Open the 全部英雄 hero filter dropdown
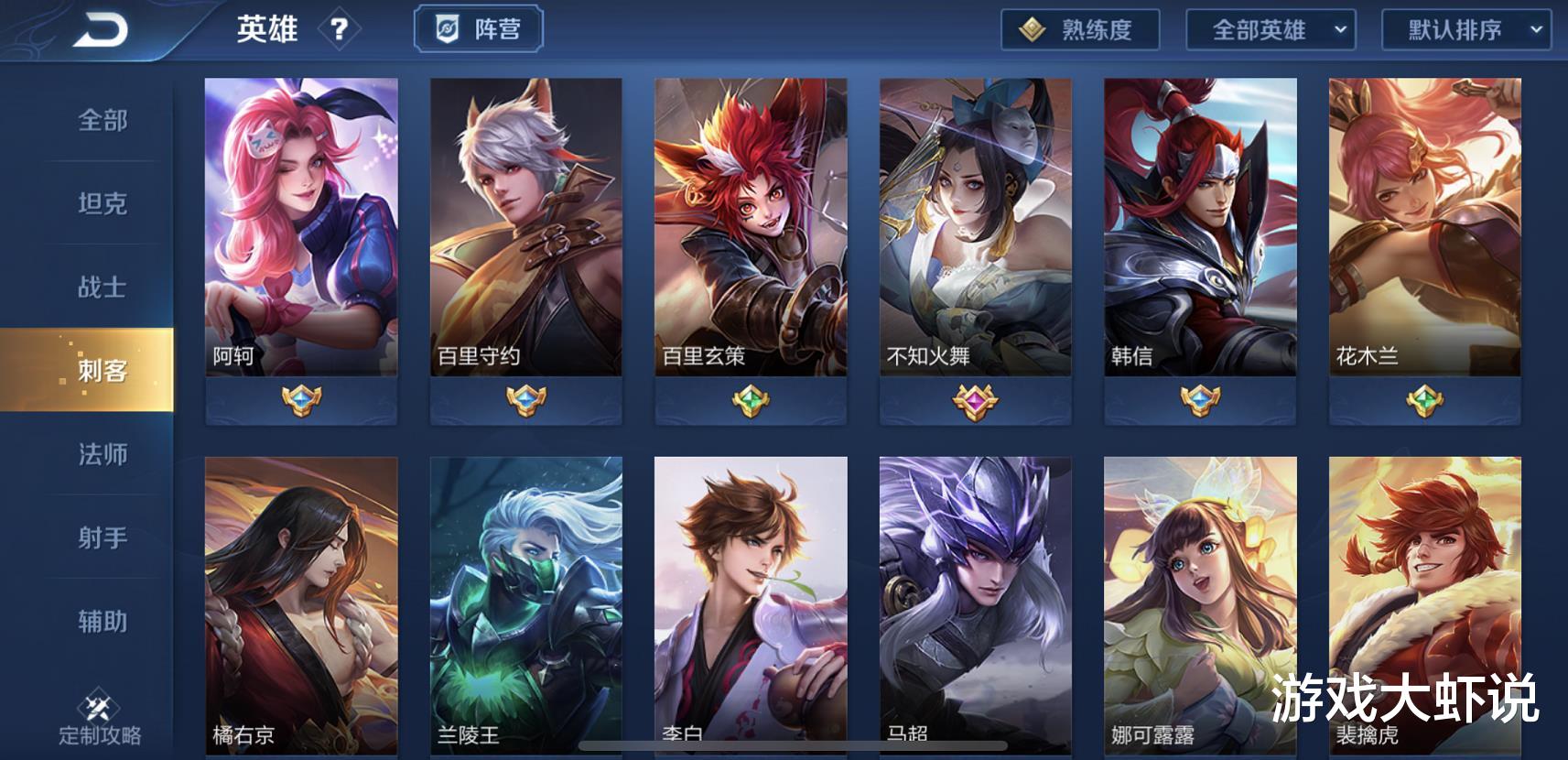The height and width of the screenshot is (760, 1568). click(x=1272, y=28)
